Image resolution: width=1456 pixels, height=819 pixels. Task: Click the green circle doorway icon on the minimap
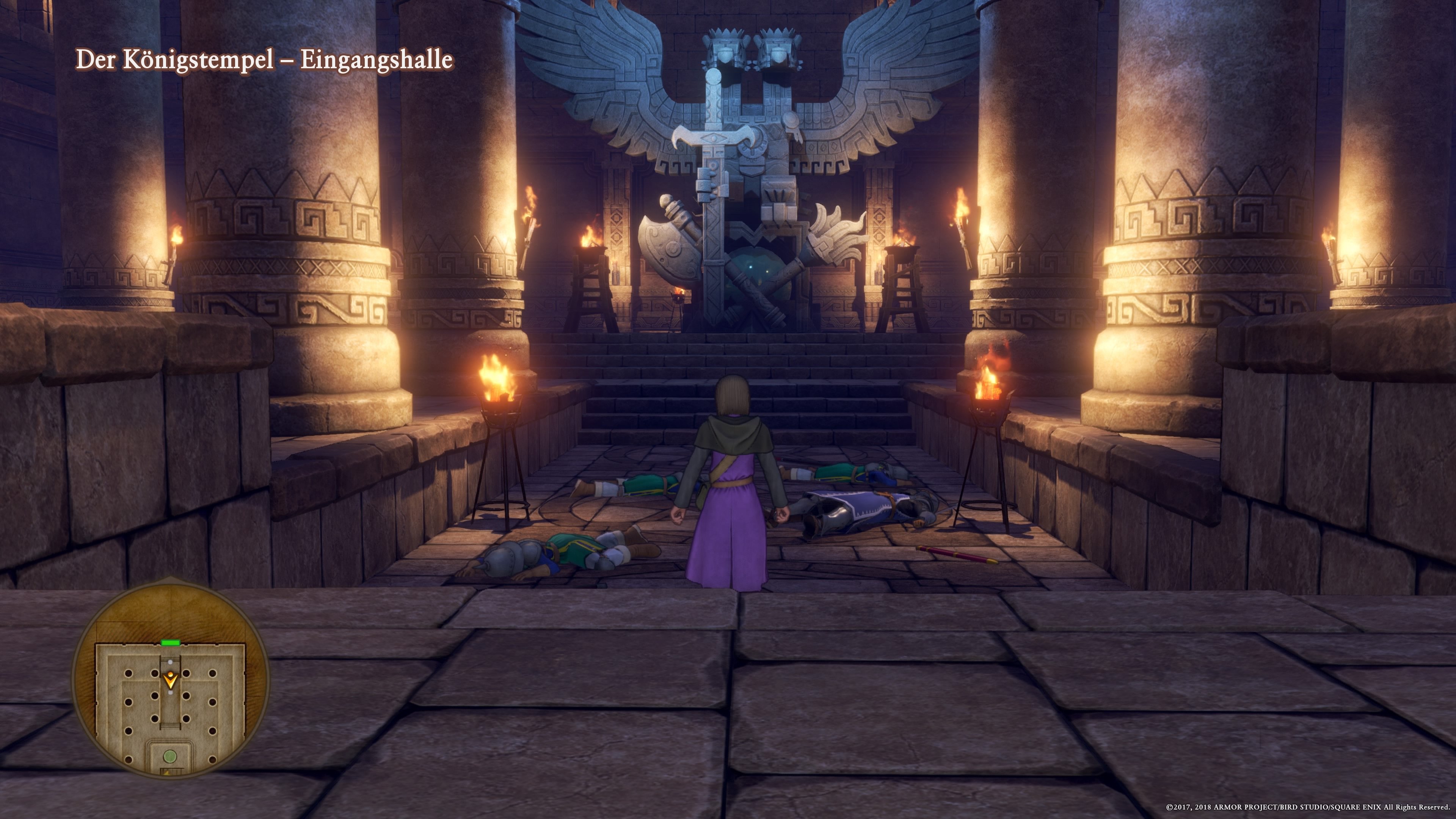pos(170,758)
